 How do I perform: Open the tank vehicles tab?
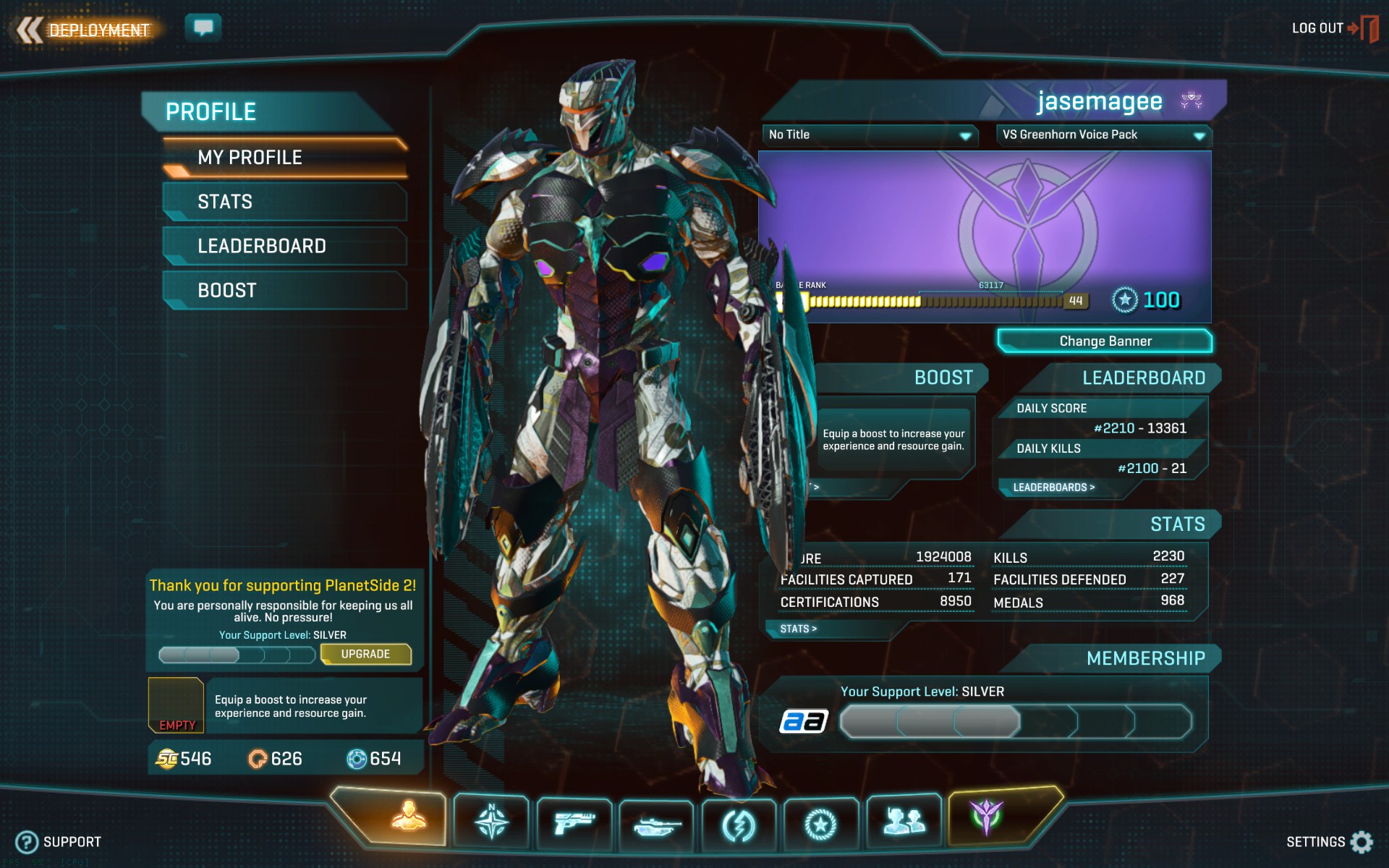(x=656, y=824)
